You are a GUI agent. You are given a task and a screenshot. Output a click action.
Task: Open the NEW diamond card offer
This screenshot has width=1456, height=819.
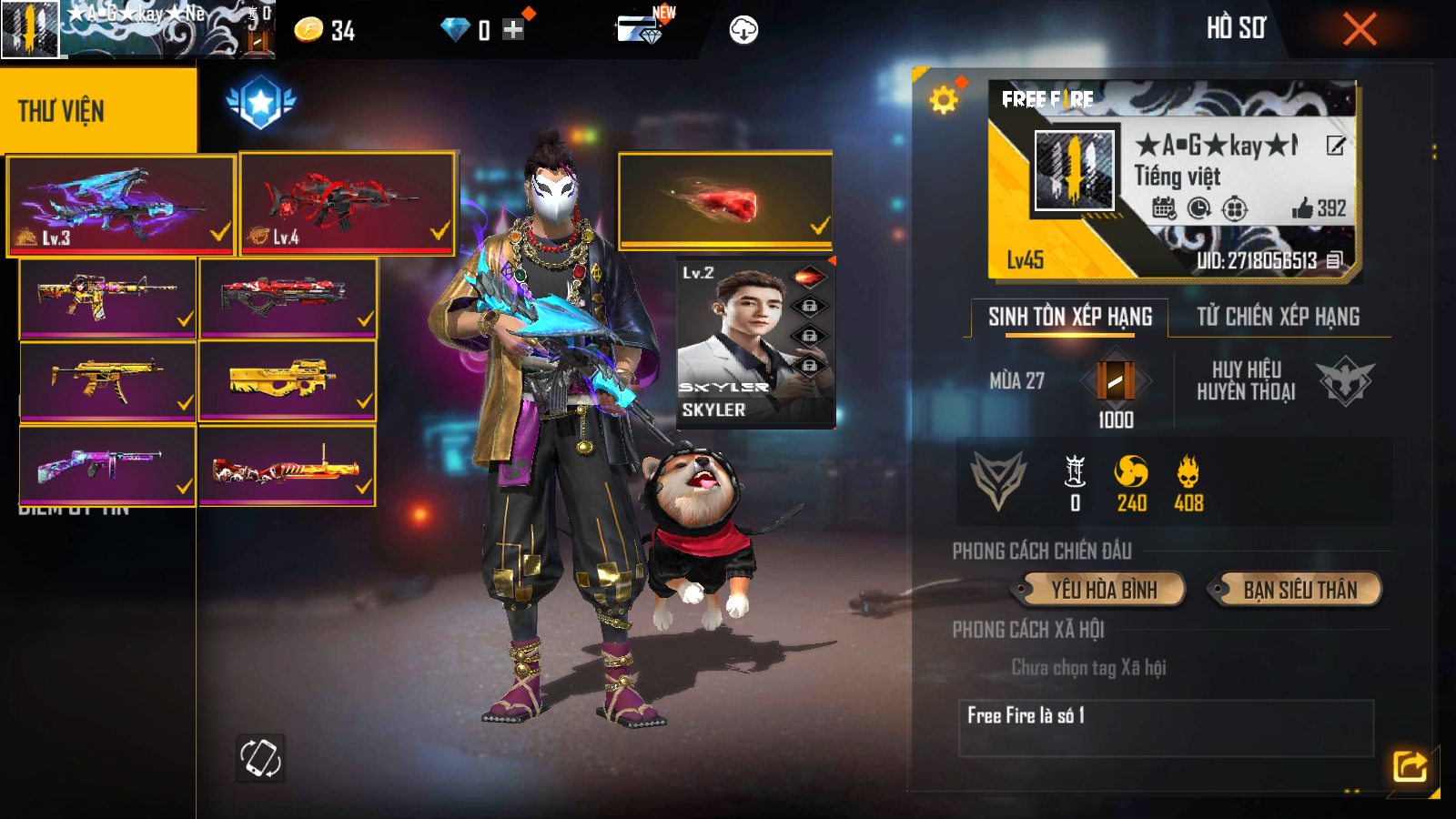643,29
